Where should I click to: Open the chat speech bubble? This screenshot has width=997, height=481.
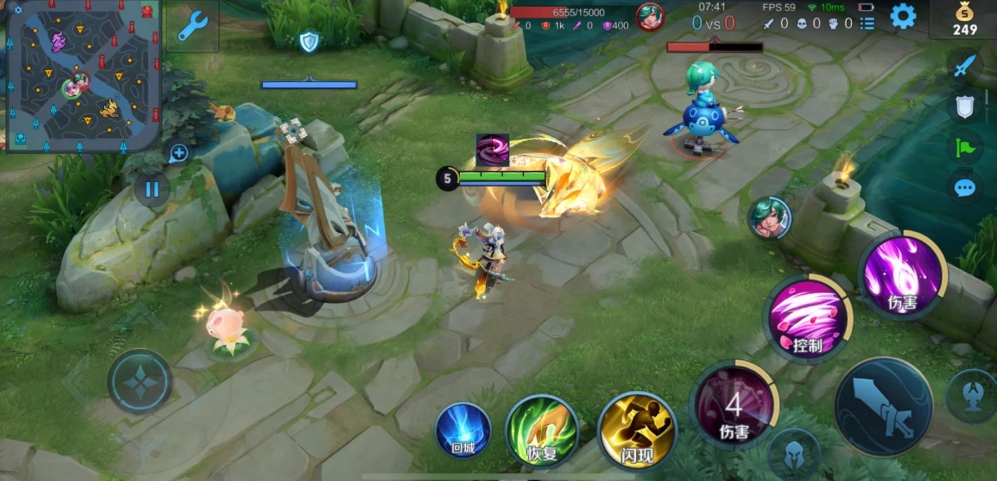[964, 187]
